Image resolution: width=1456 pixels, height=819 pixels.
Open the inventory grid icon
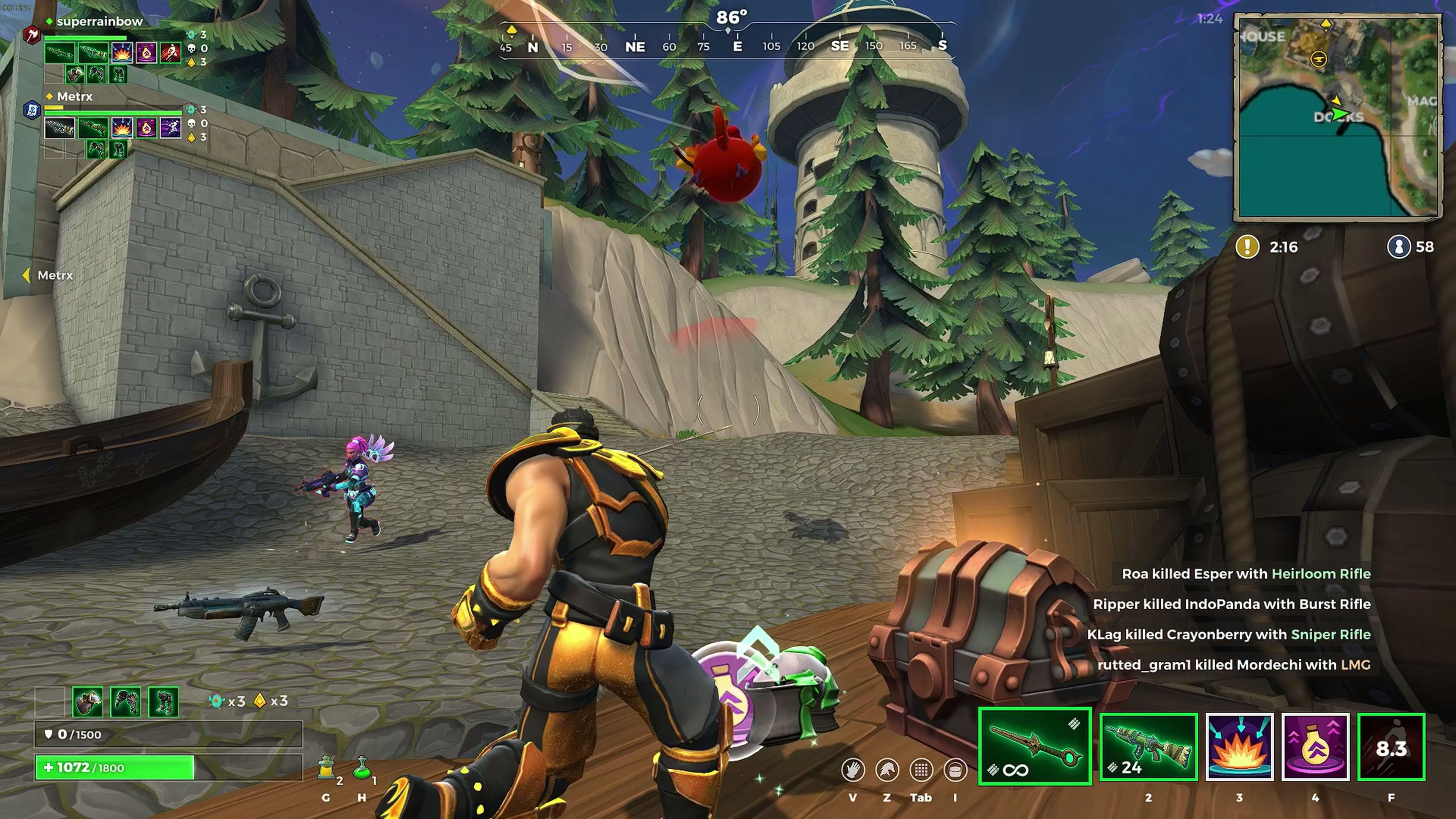tap(921, 770)
